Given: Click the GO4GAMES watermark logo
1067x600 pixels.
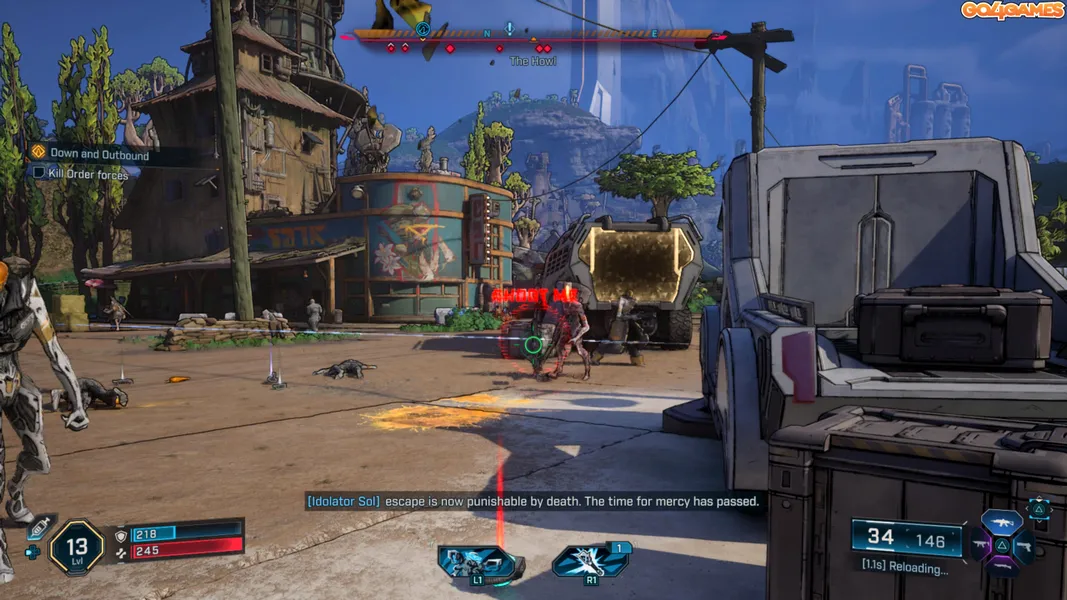Looking at the screenshot, I should tap(1012, 10).
